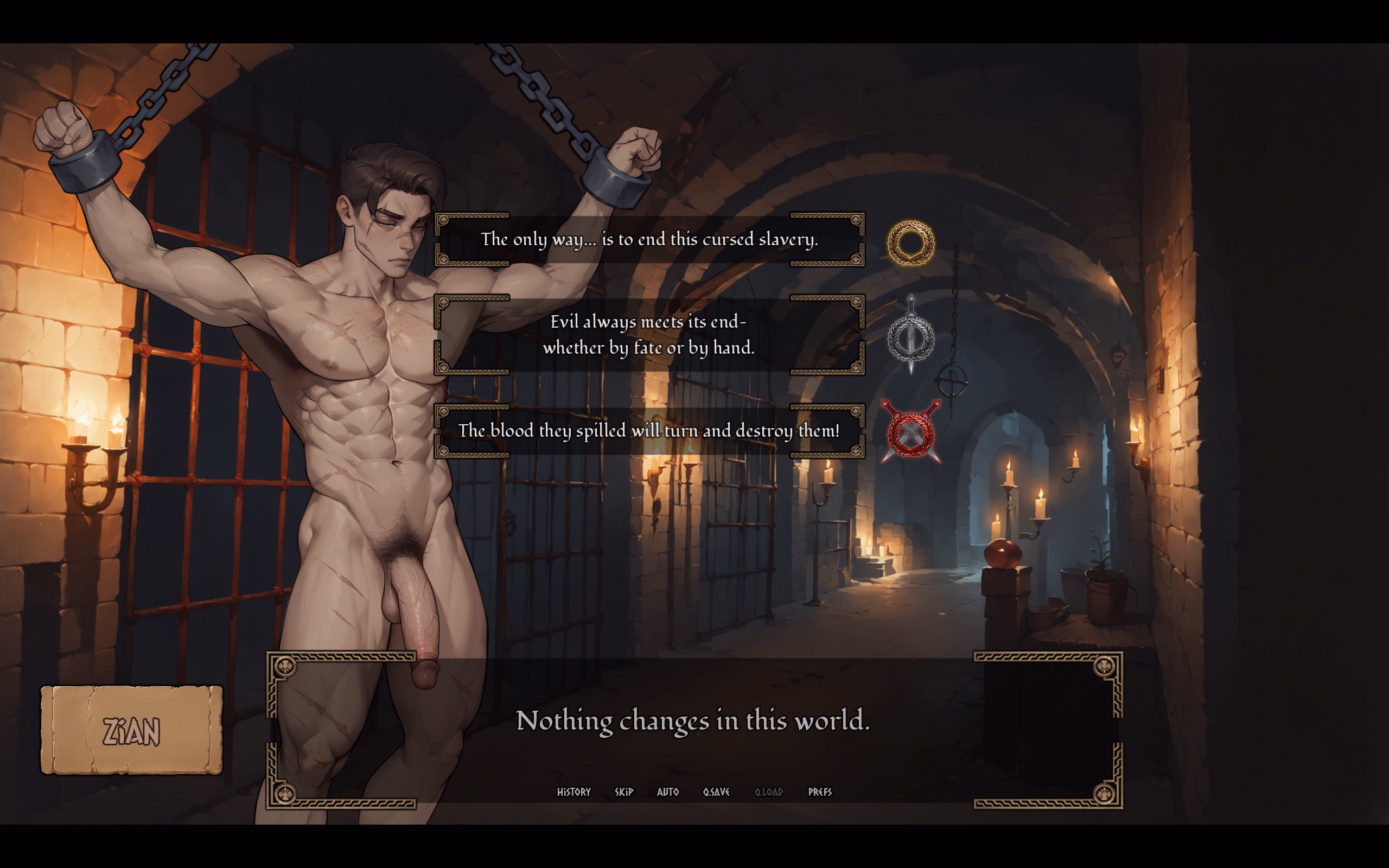
Task: Click the Q.Load quick load button
Action: tap(768, 792)
